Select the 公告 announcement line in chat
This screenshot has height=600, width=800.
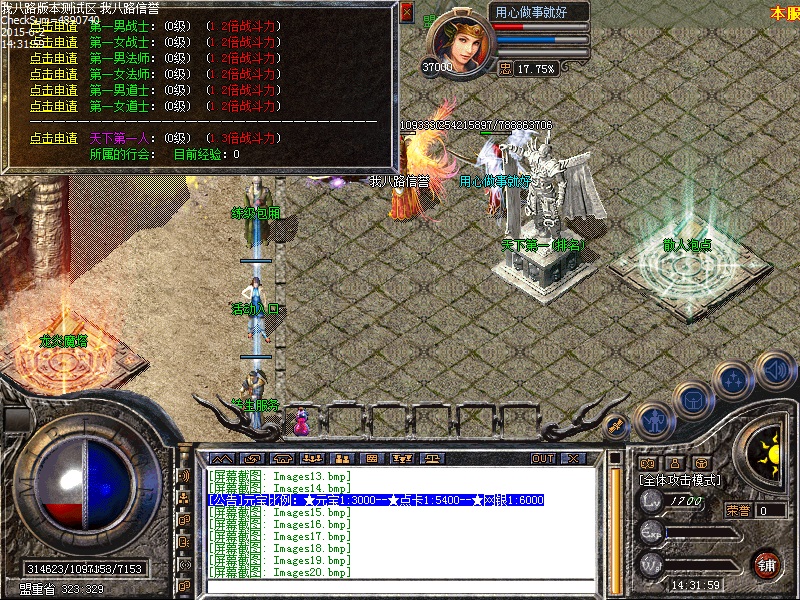click(x=376, y=499)
